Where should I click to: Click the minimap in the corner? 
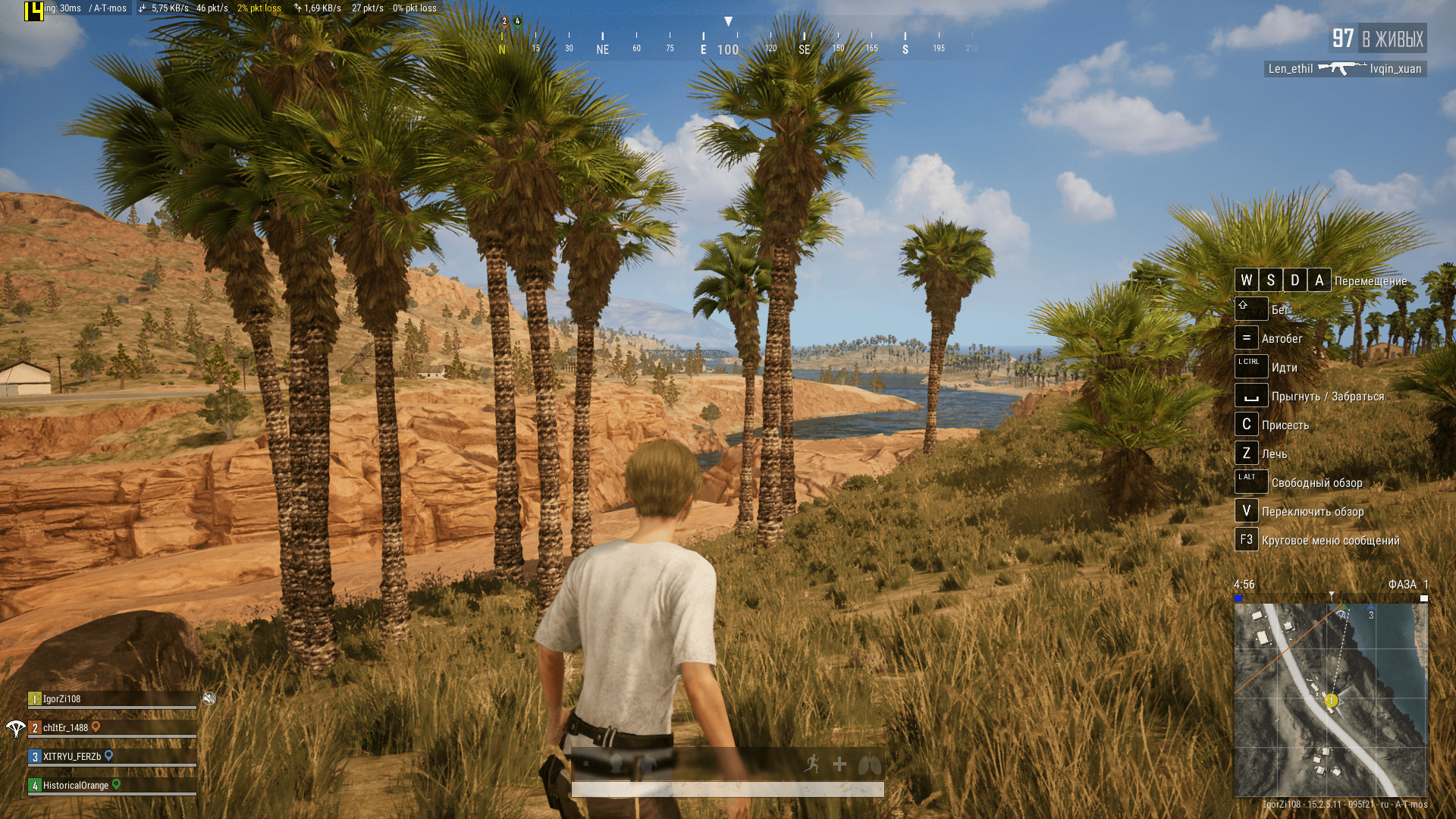[1331, 699]
